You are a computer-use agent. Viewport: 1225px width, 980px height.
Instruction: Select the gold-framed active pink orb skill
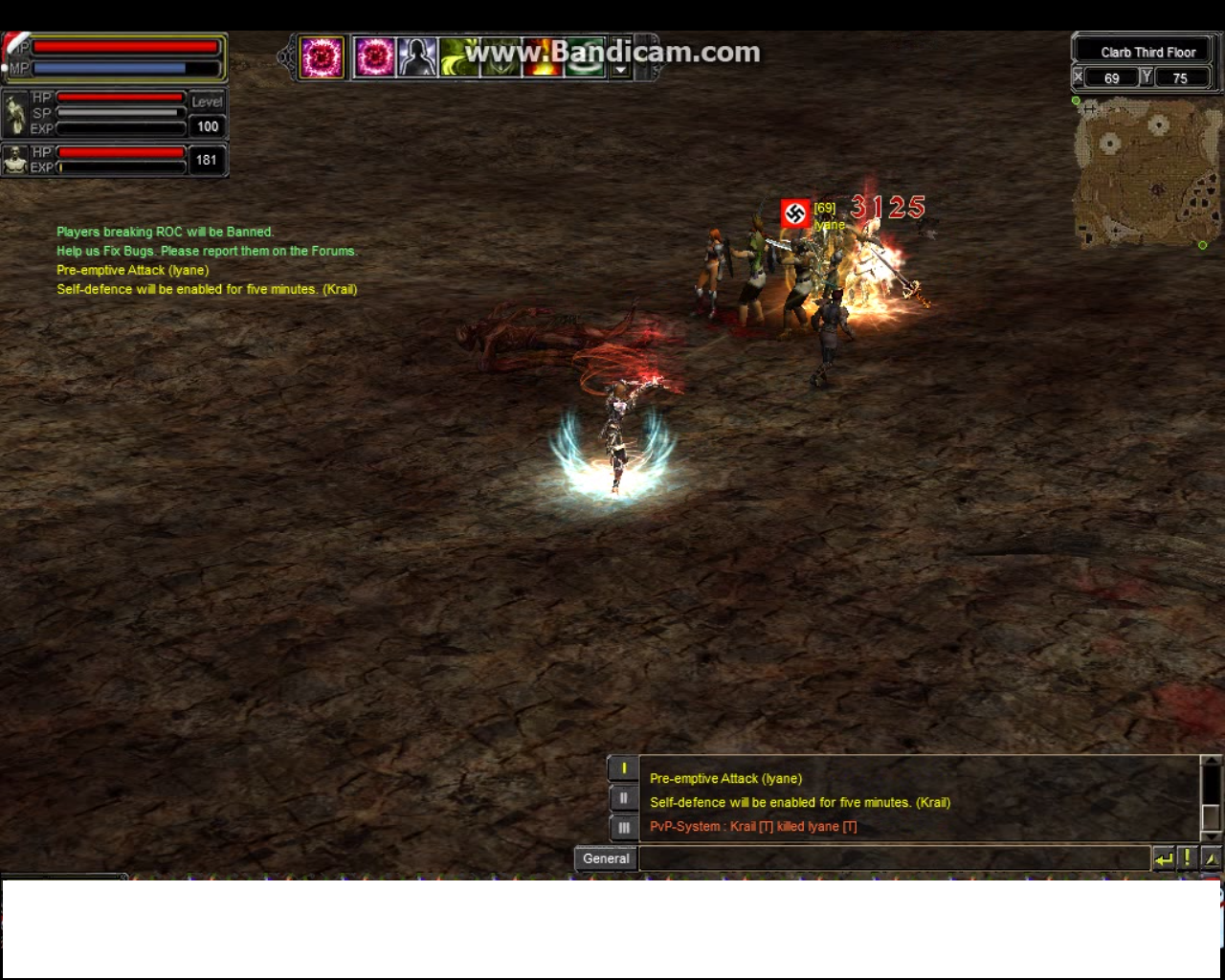click(322, 57)
